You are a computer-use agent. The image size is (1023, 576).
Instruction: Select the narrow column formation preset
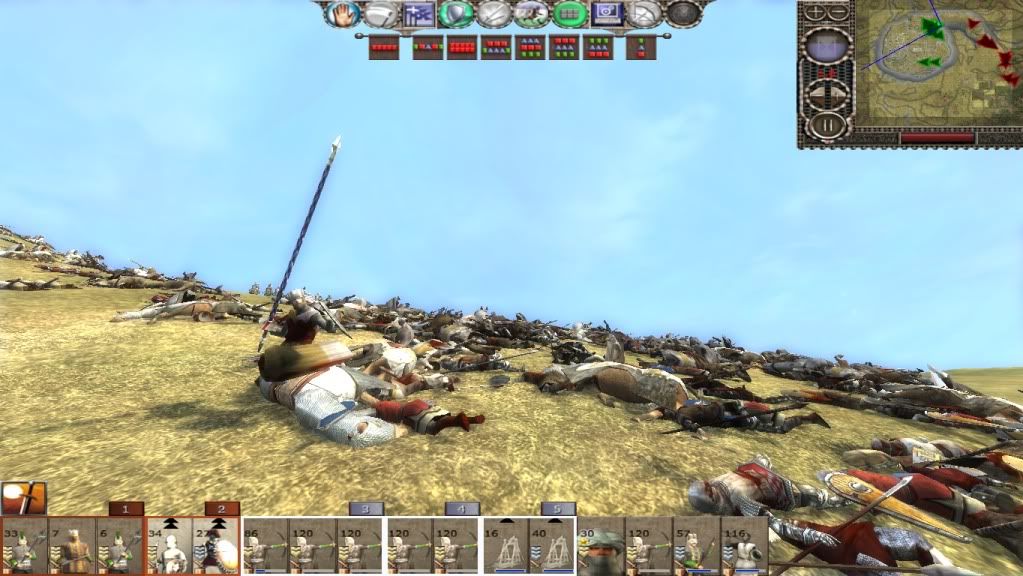pos(641,46)
